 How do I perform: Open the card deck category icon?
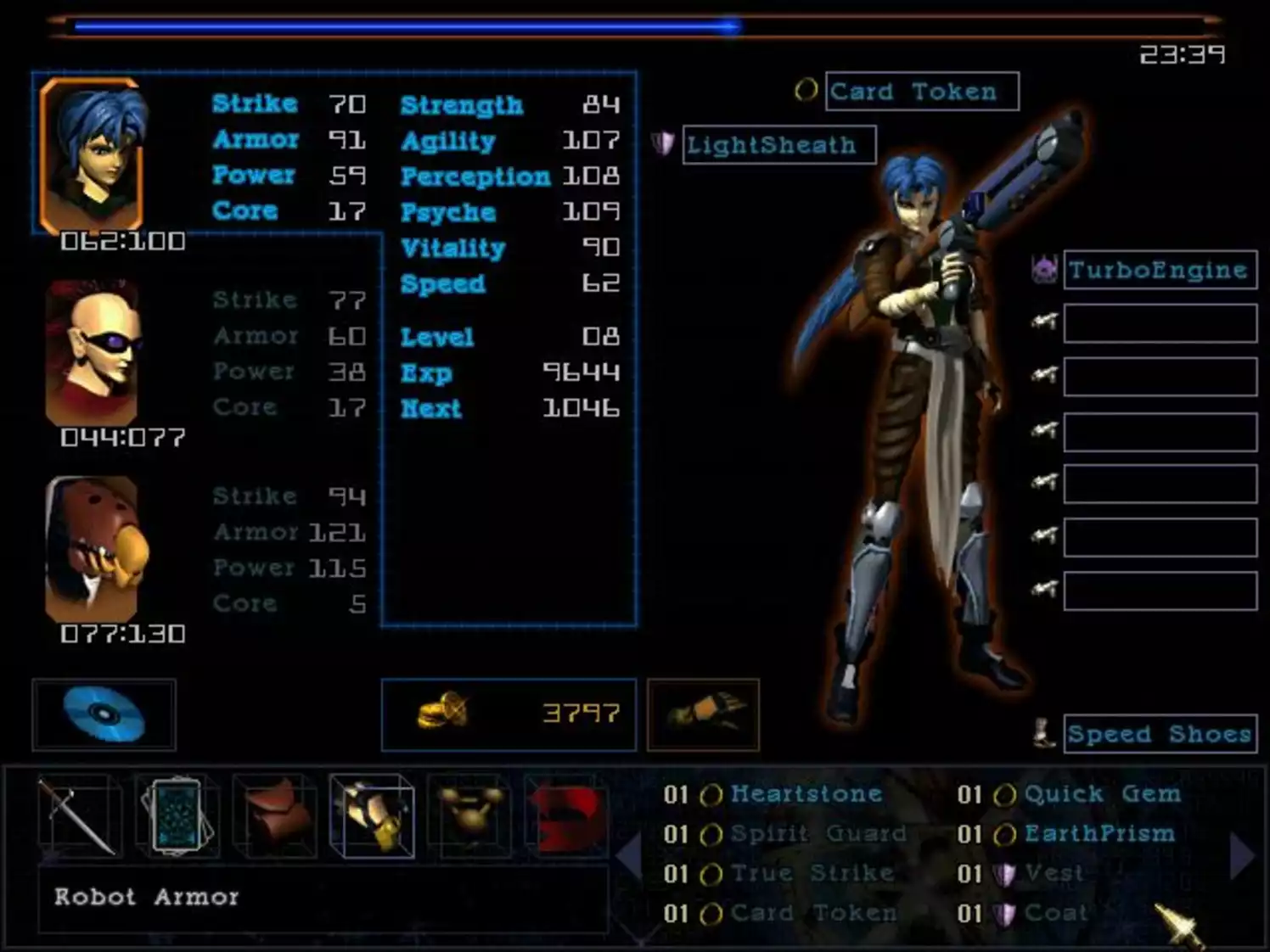(178, 815)
